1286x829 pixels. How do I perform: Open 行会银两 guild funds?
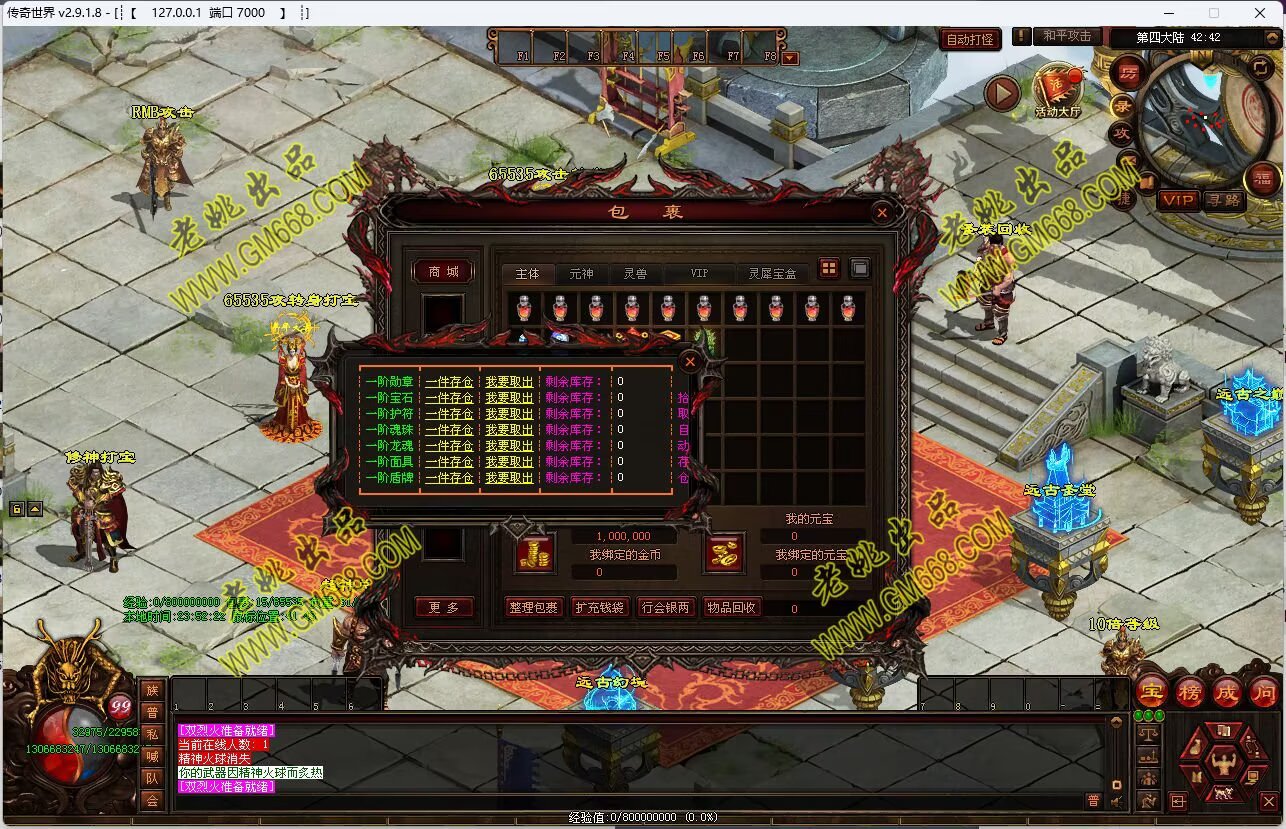coord(665,607)
